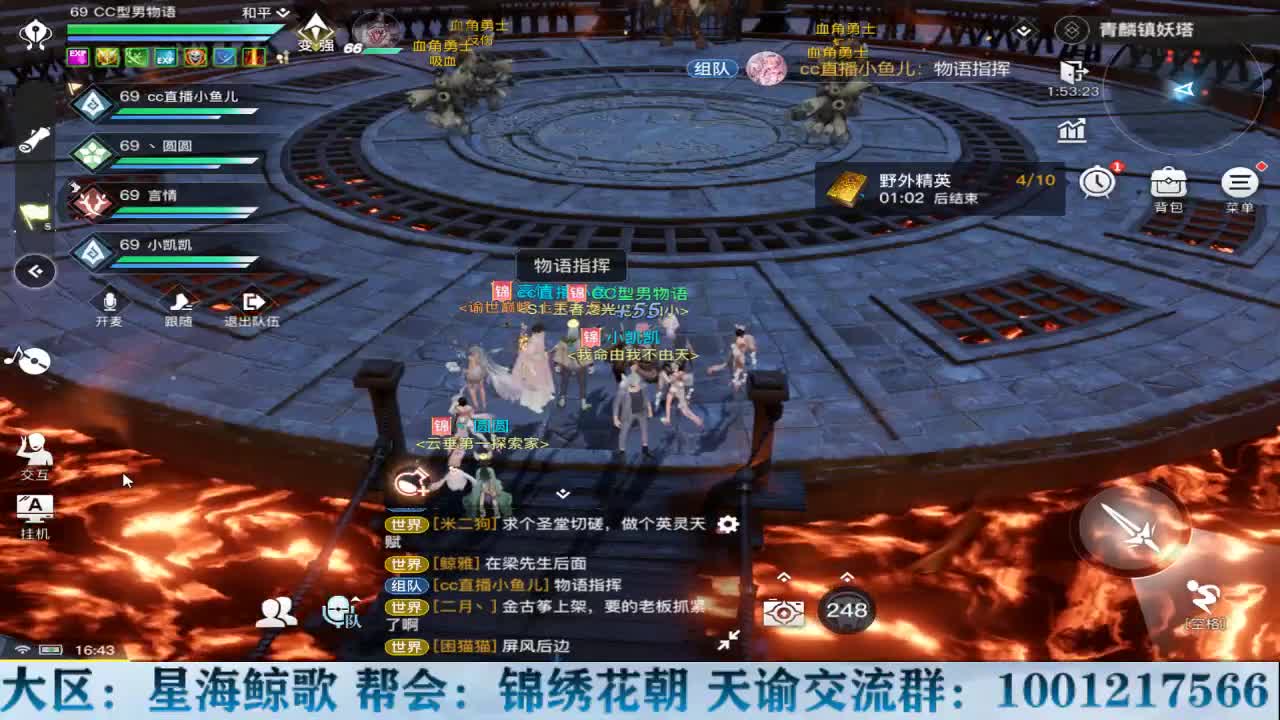This screenshot has height=720, width=1280.
Task: Open the 背包 backpack
Action: [1168, 182]
